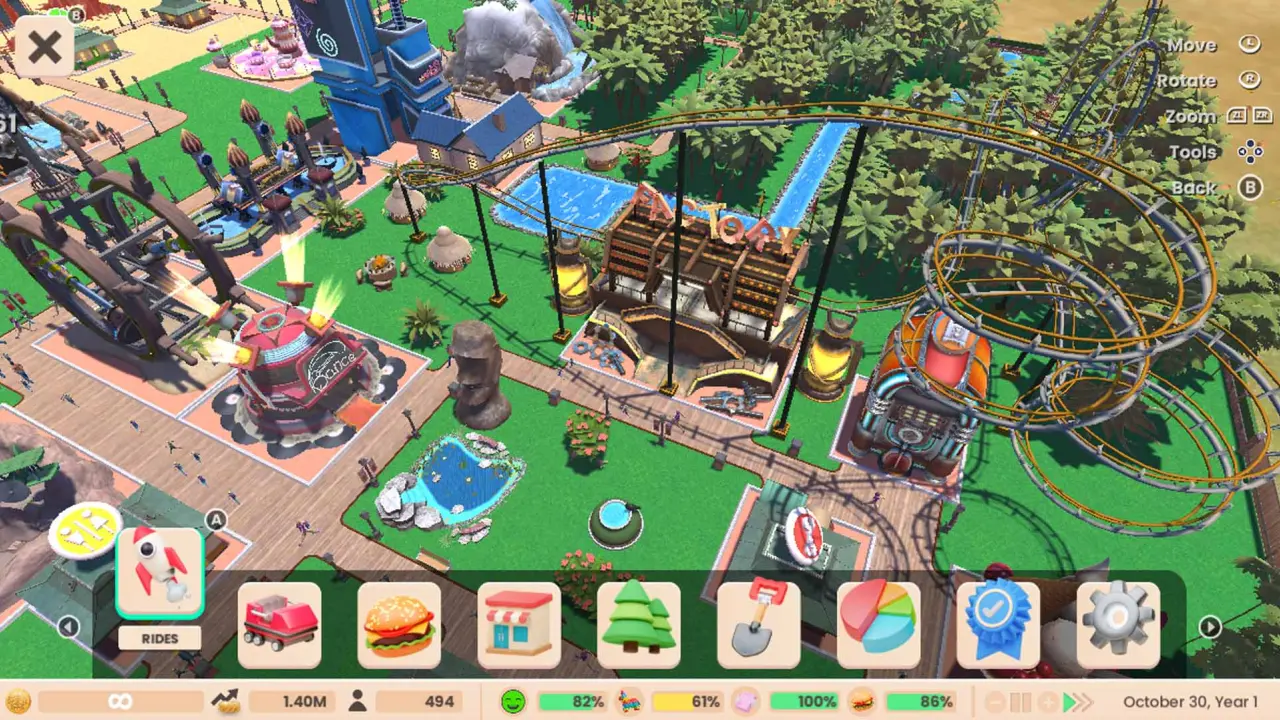Close the build menu with the X button
Screen dimensions: 1280x720
[x=44, y=46]
